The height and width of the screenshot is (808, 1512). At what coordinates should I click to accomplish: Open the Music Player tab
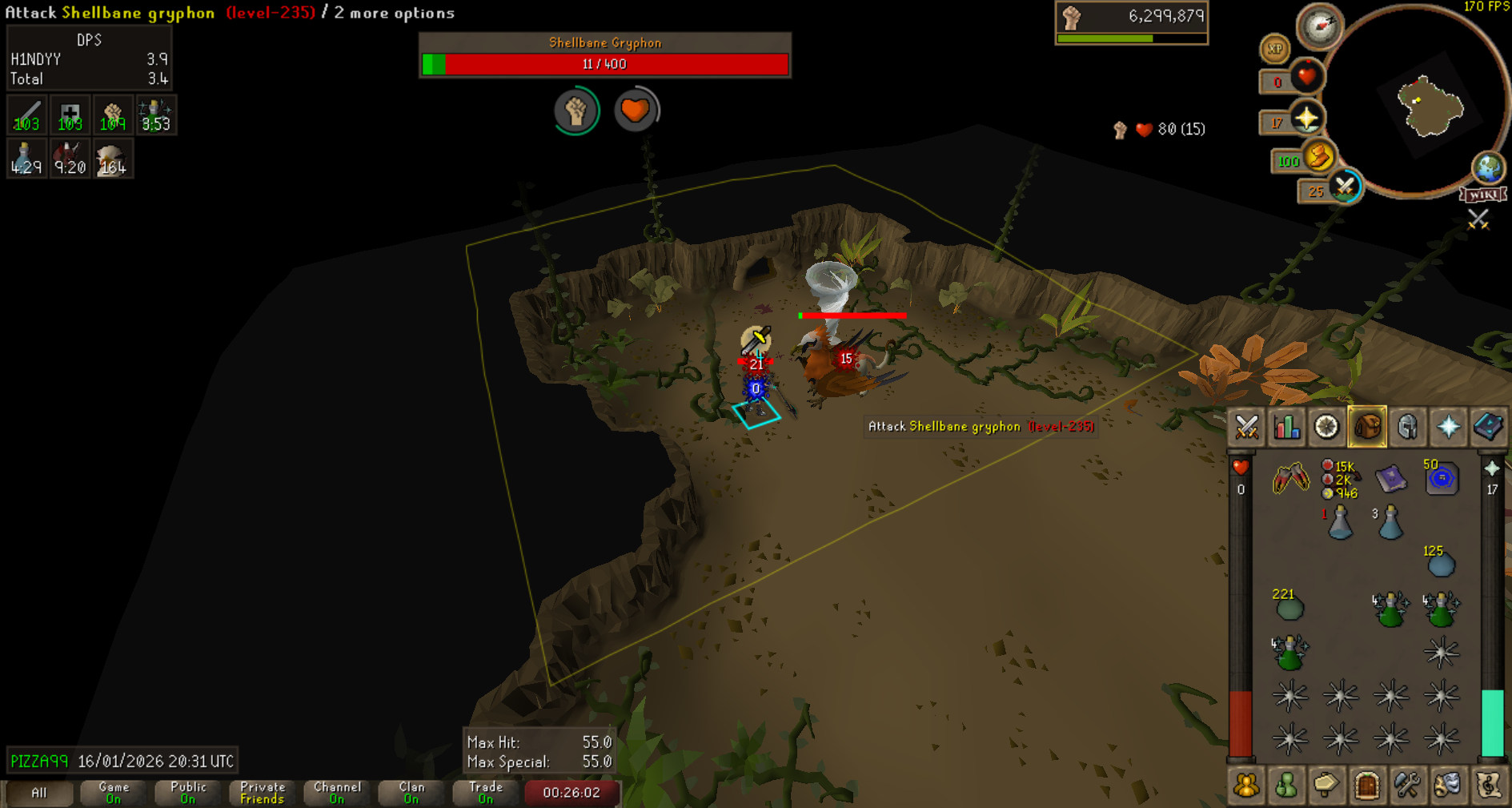click(1488, 786)
